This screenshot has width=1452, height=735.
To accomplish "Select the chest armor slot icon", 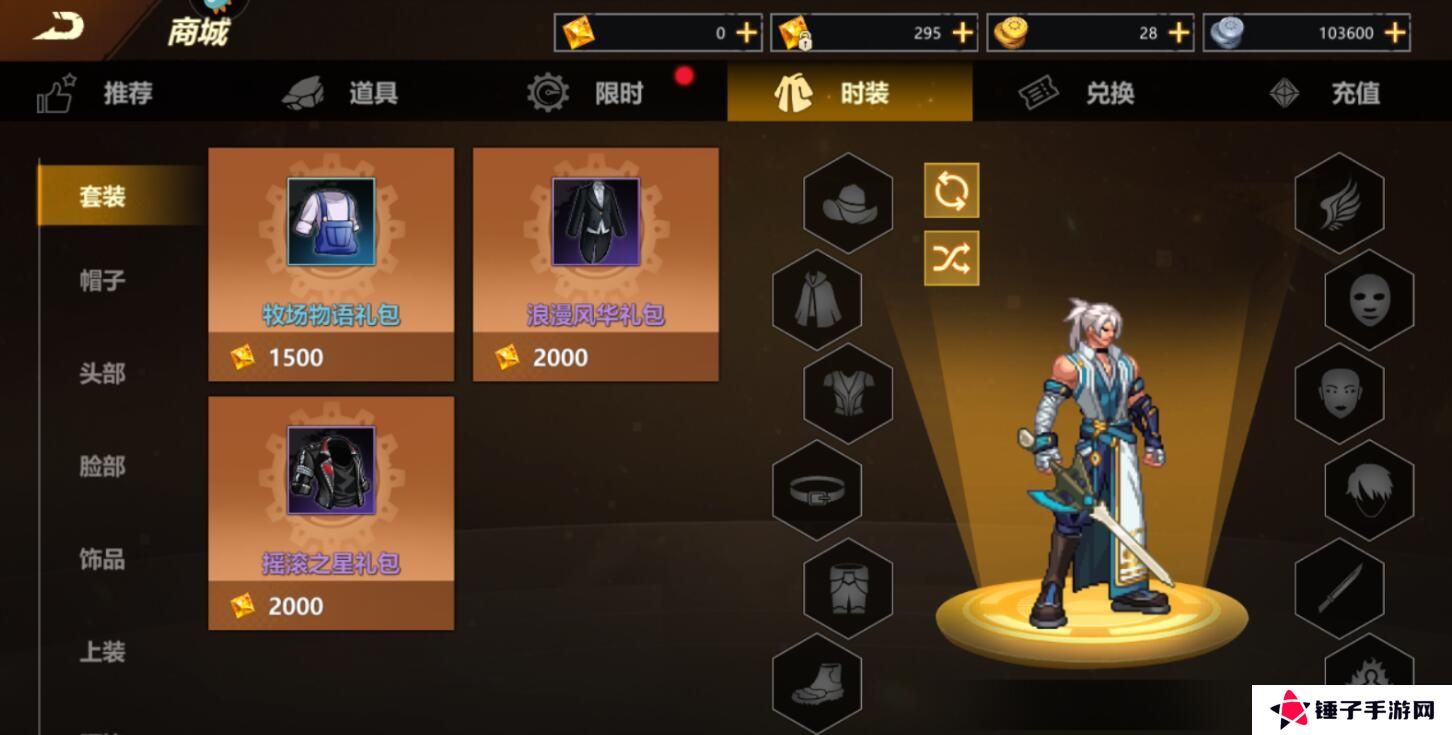I will [847, 394].
